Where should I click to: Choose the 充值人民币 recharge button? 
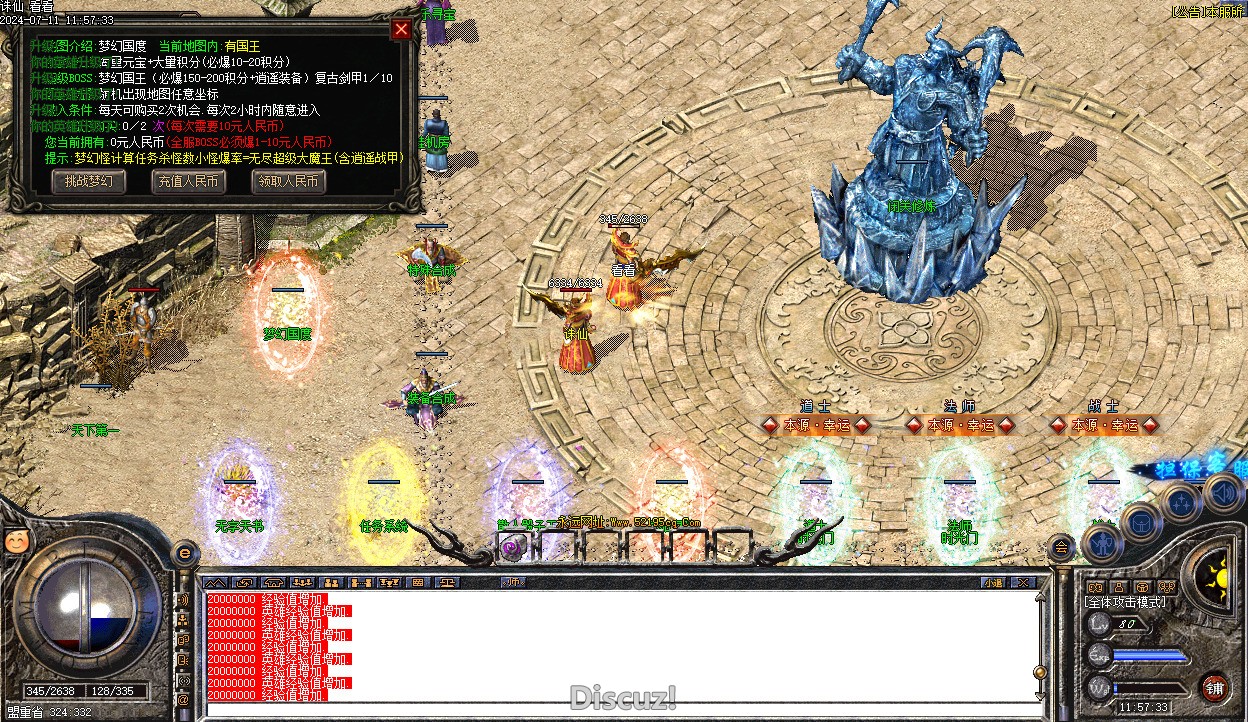(187, 181)
